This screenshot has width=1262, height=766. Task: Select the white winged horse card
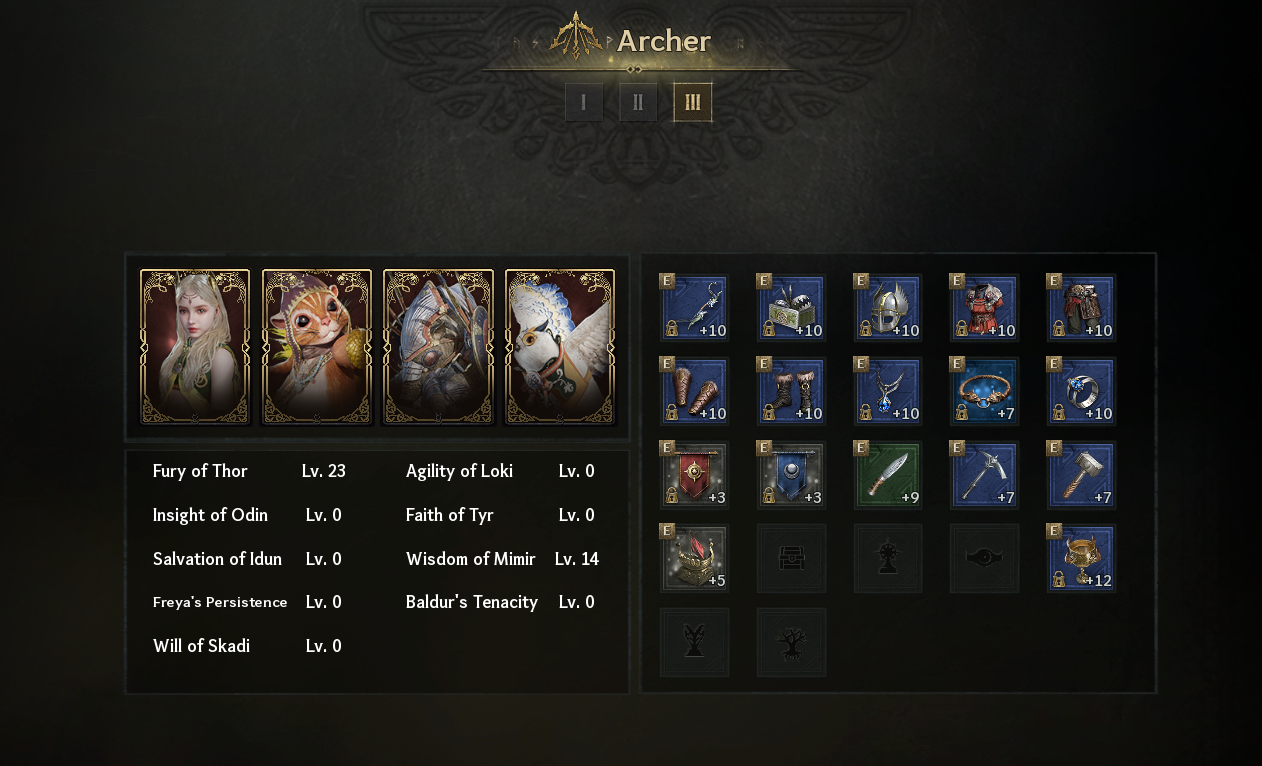[x=560, y=347]
